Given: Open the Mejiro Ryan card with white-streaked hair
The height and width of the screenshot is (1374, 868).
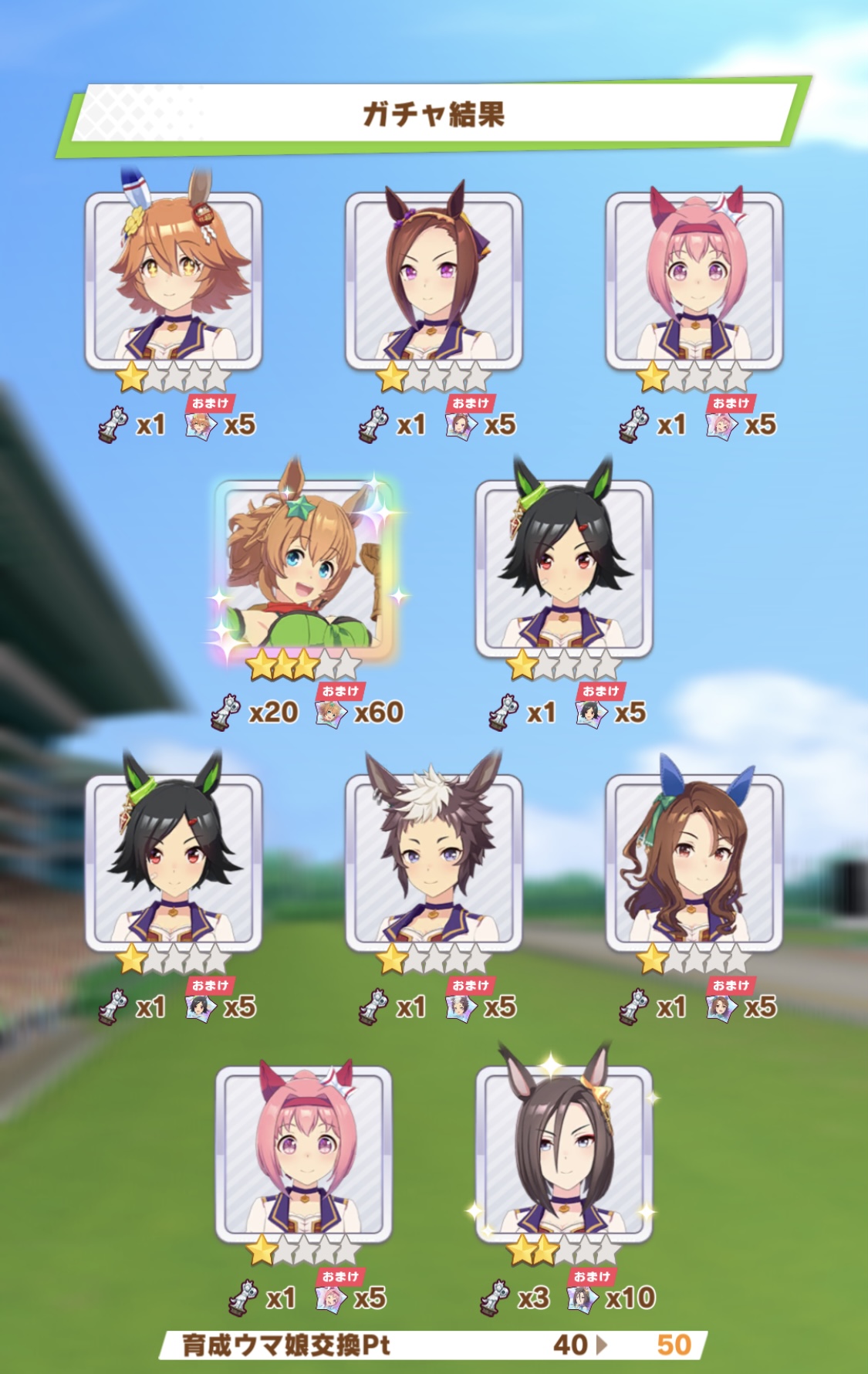Looking at the screenshot, I should (433, 863).
